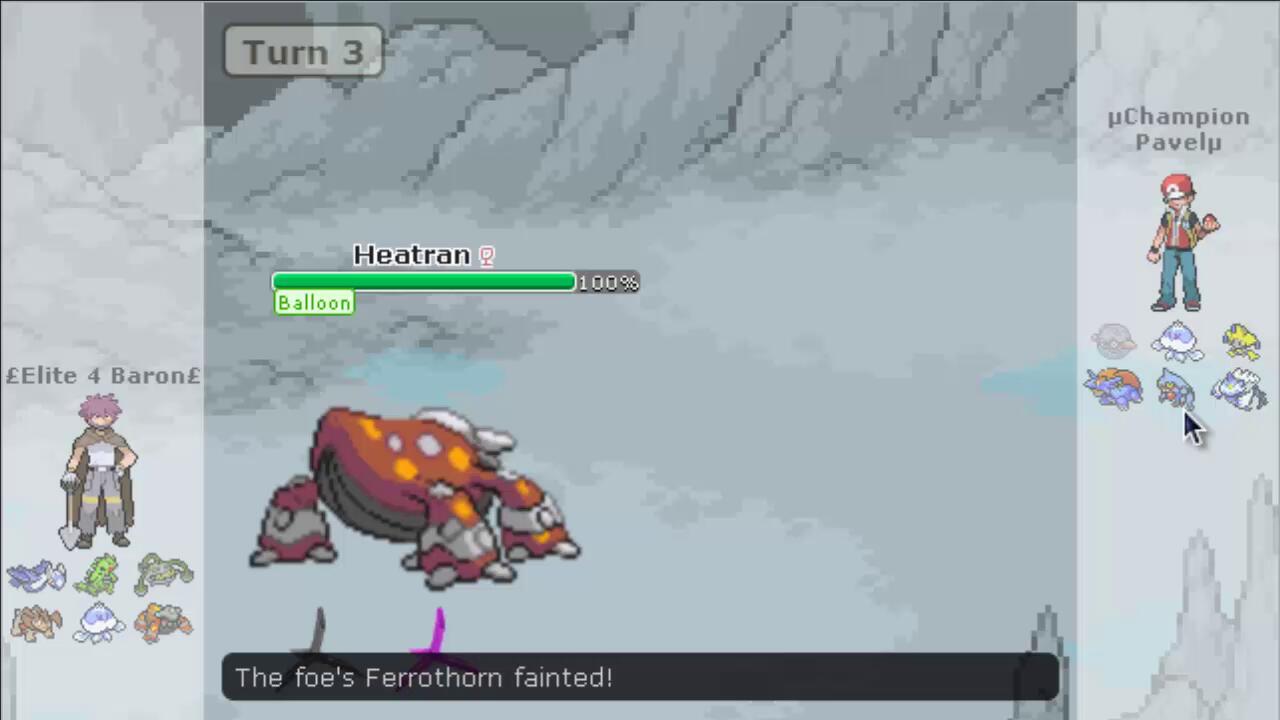Screen dimensions: 1280x720
Task: Click Elite 4 Baron's trainer avatar
Action: 100,470
